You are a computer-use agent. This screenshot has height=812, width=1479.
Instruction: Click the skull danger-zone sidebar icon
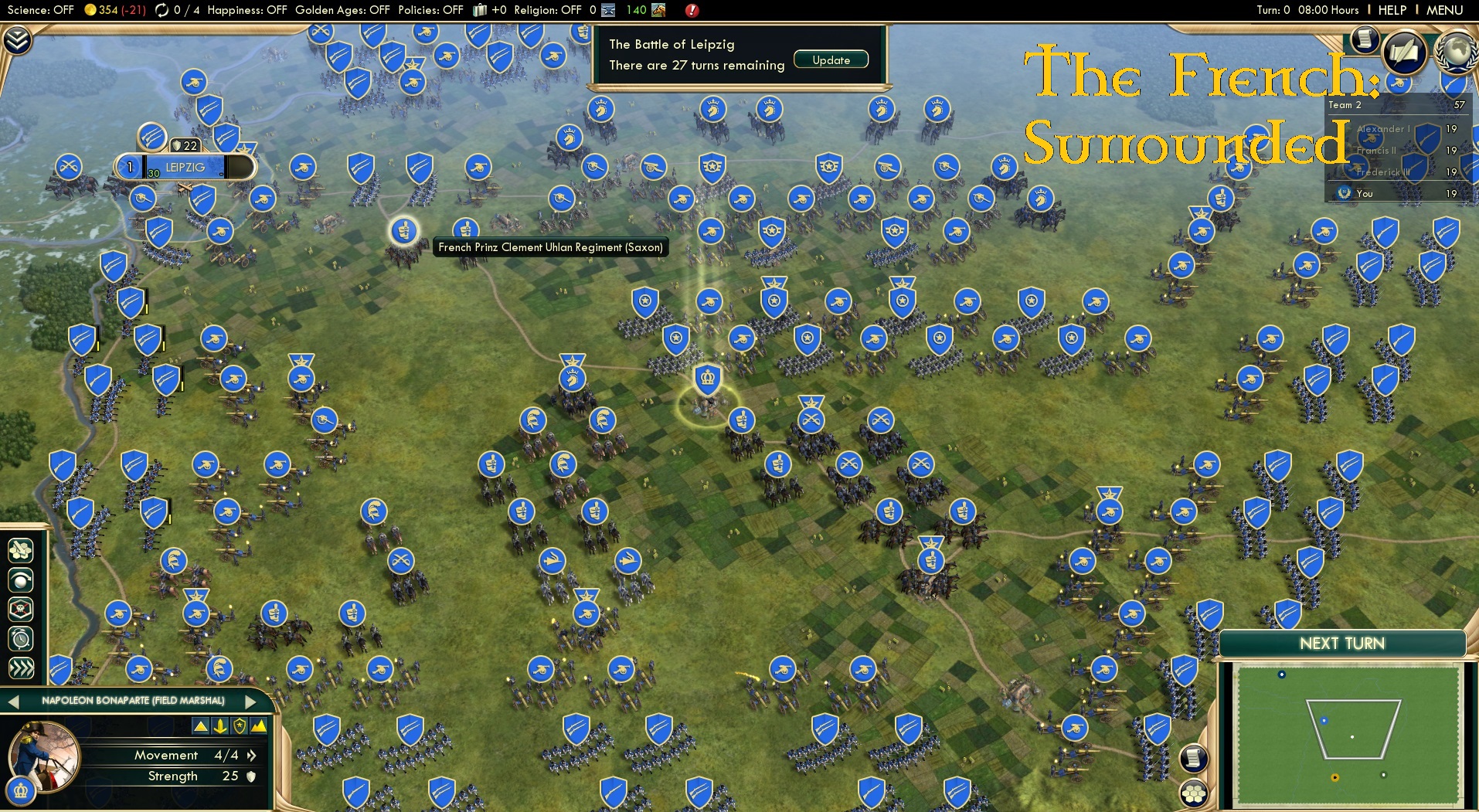(21, 608)
